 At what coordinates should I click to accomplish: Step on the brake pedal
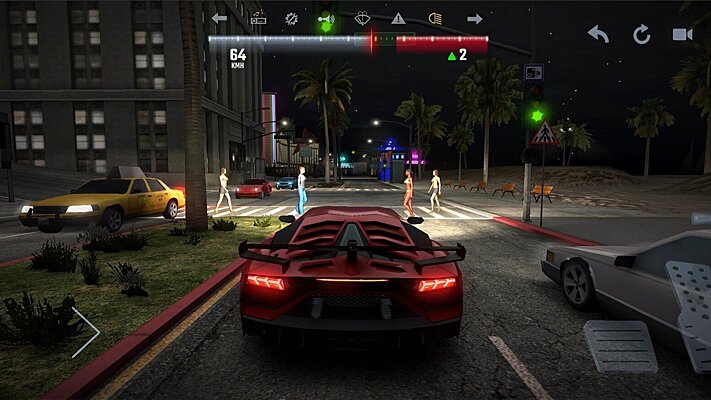620,346
